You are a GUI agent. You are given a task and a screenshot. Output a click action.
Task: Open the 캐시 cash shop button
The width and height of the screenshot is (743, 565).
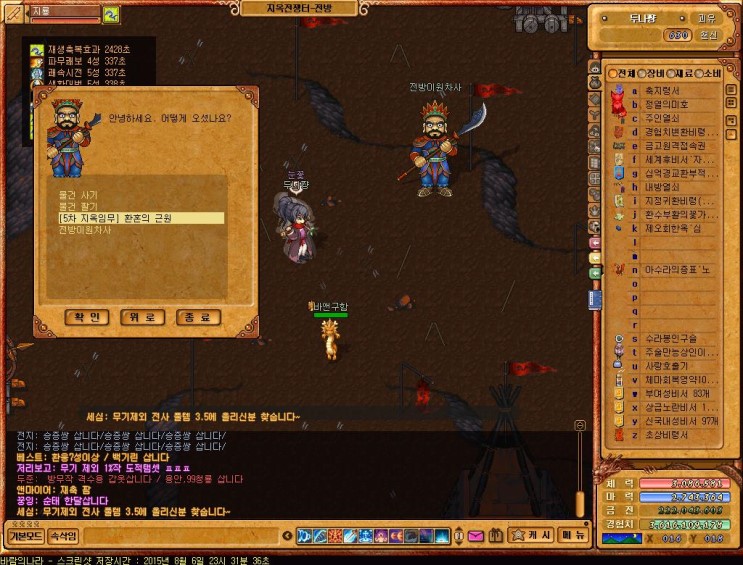(540, 536)
